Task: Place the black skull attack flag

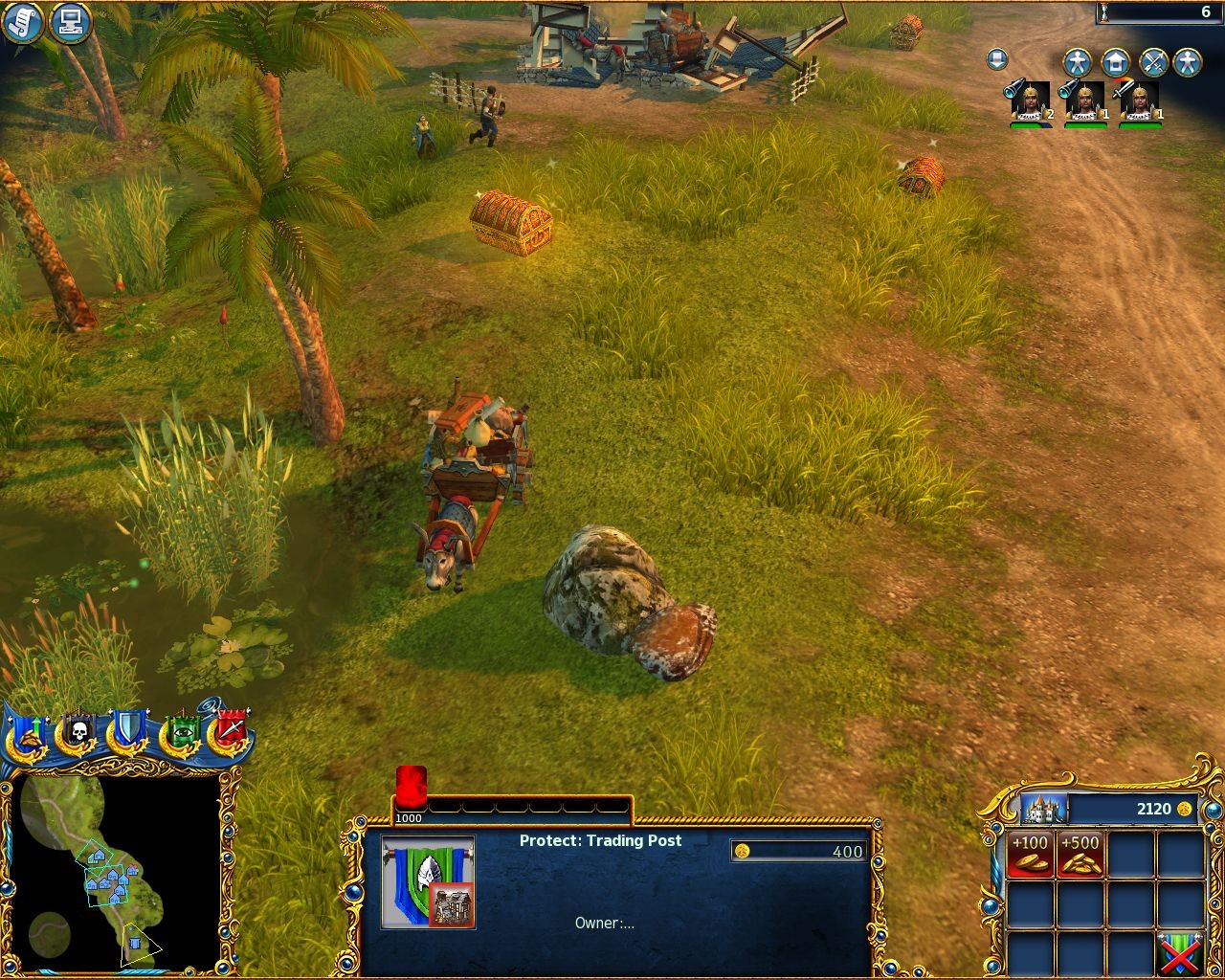Action: (x=77, y=734)
